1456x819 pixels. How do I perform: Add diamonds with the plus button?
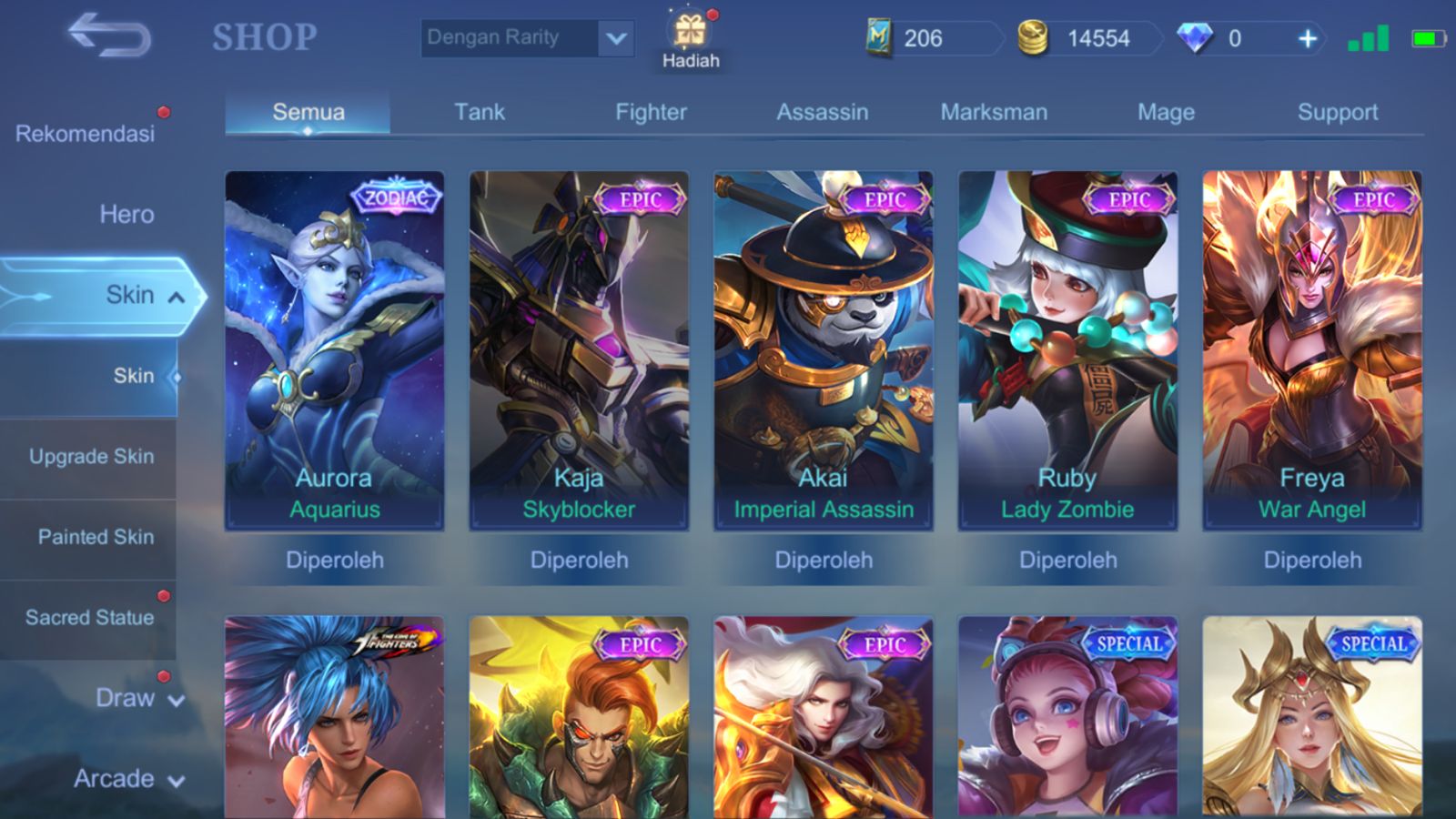(x=1307, y=38)
